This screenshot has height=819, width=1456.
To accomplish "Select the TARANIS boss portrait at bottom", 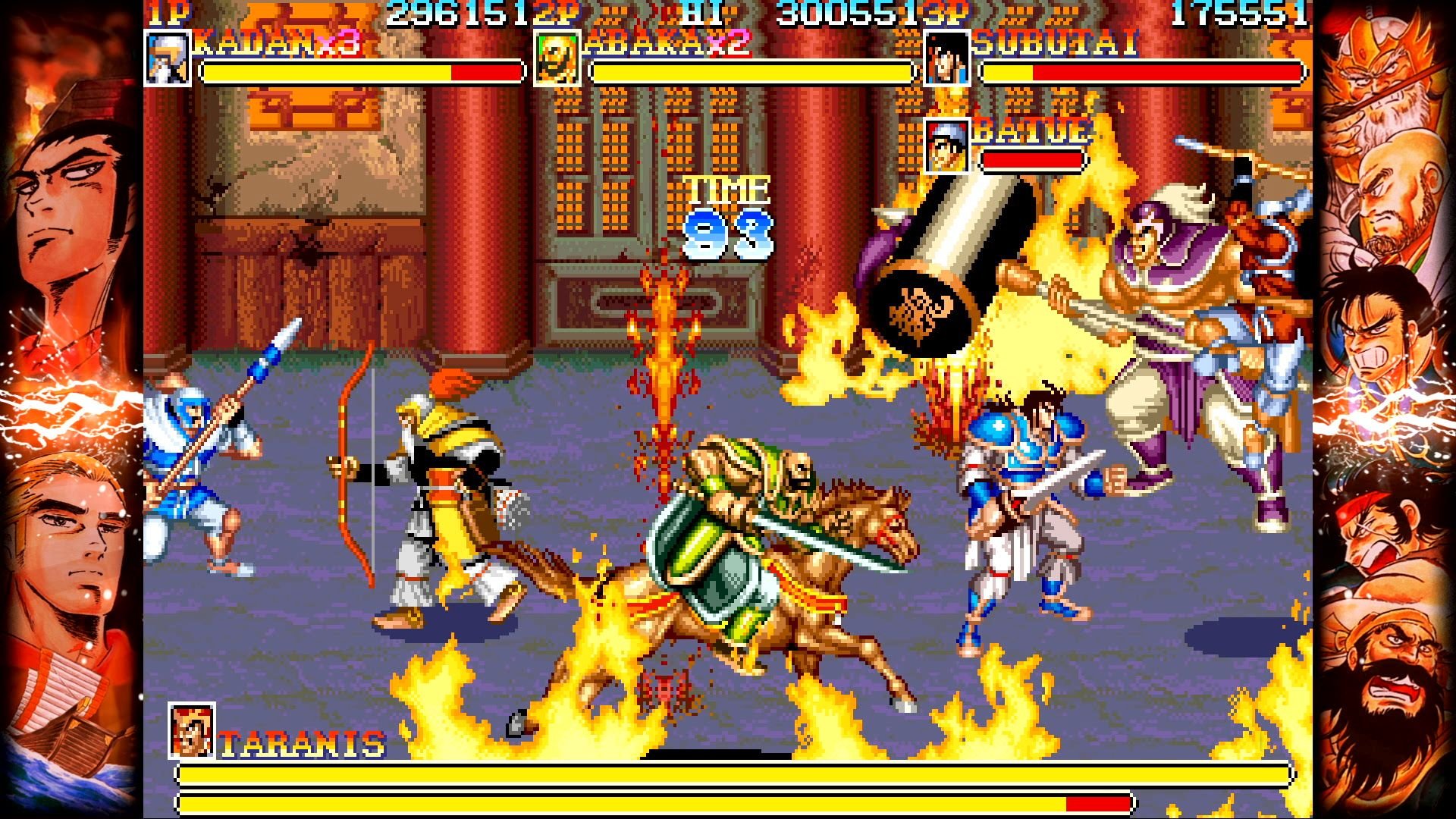I will coord(190,730).
